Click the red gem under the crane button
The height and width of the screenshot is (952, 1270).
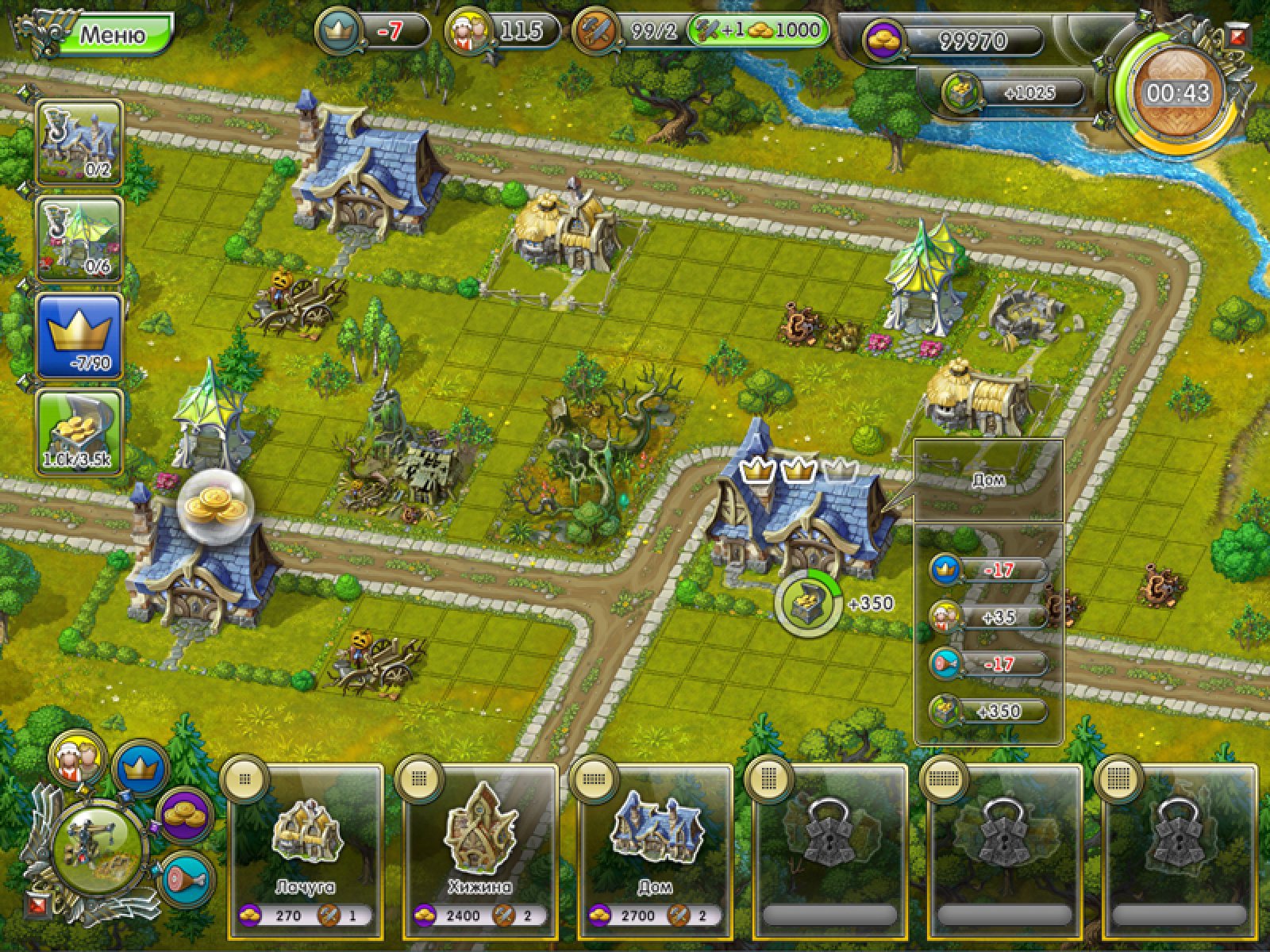(x=36, y=904)
